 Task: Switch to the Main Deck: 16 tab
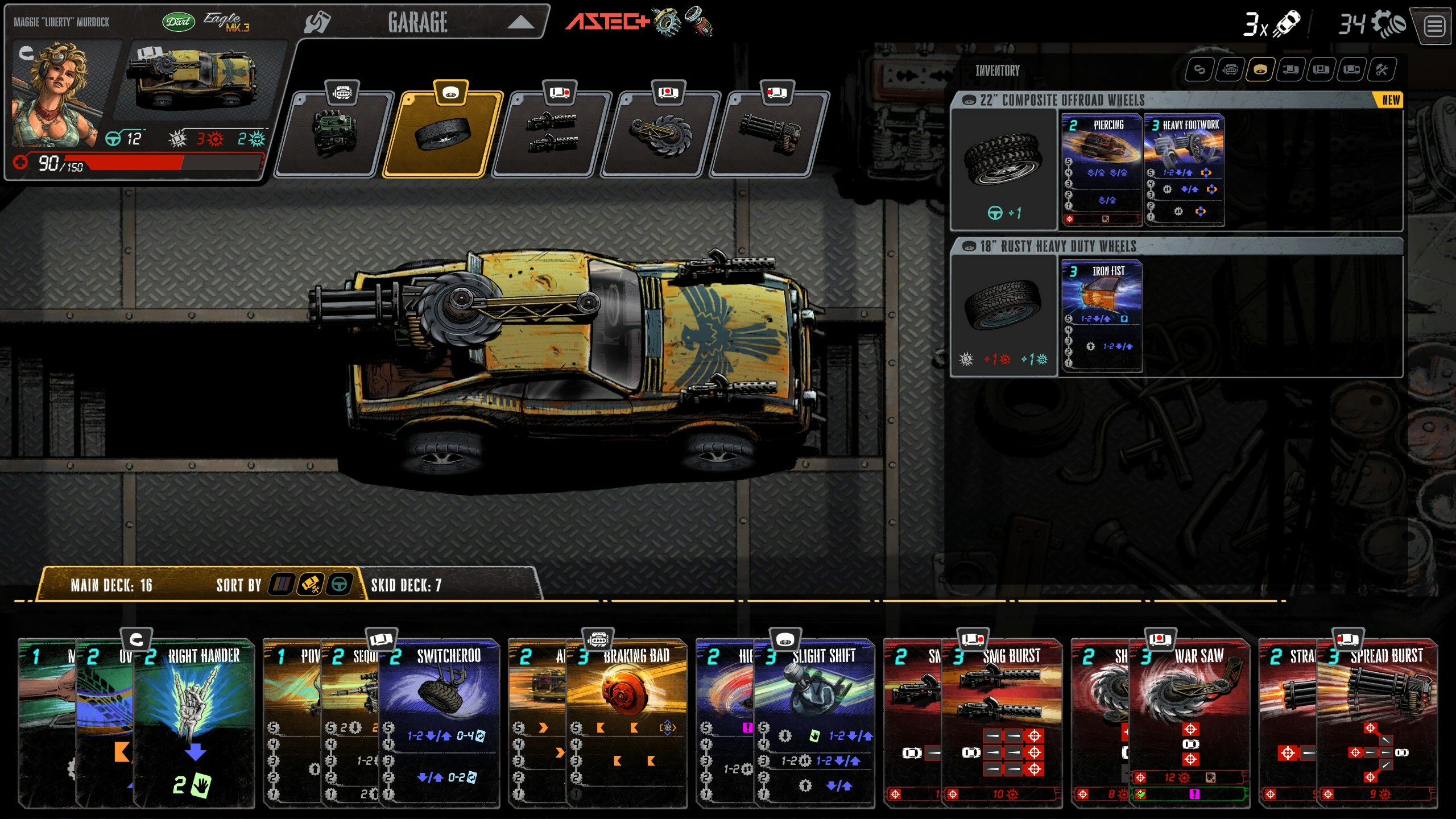(114, 584)
